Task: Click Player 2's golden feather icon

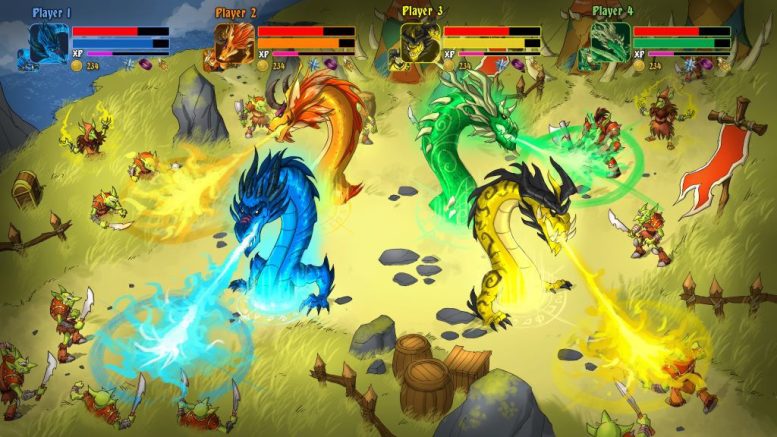Action: pyautogui.click(x=348, y=65)
